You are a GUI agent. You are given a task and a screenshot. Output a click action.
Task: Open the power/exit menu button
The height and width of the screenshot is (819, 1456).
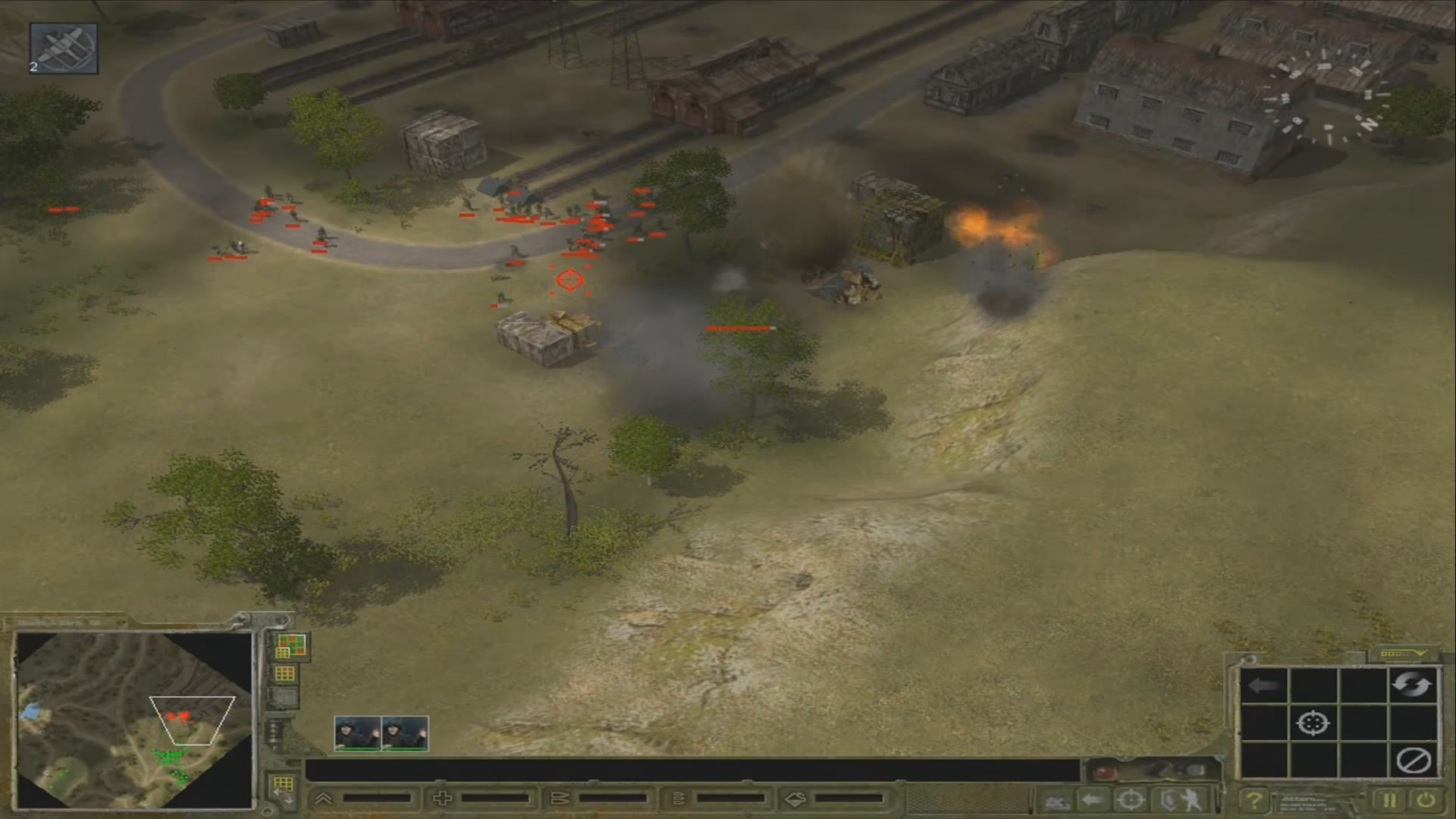[x=1426, y=800]
